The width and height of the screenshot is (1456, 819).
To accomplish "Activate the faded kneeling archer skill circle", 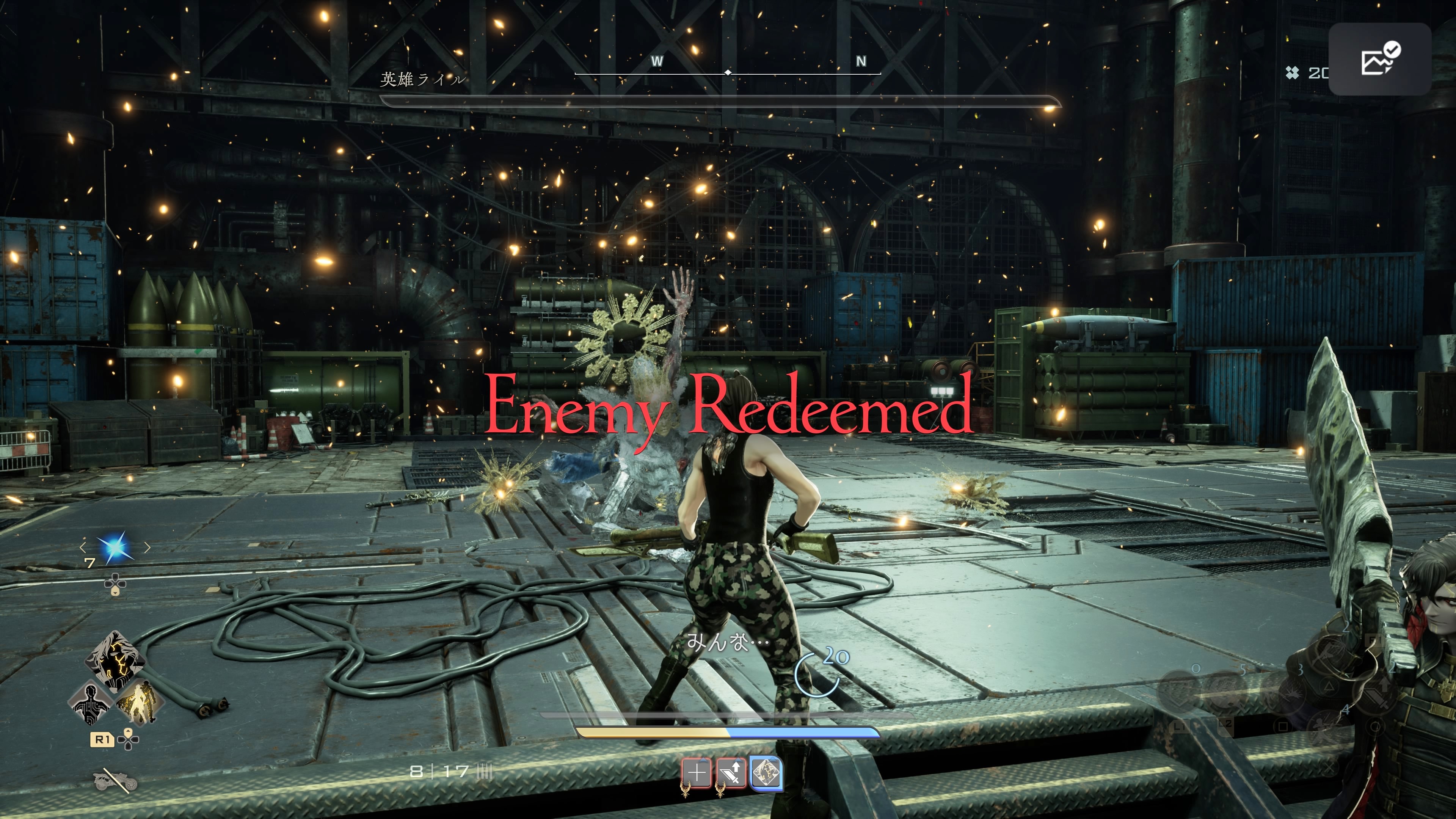I will [x=1327, y=728].
